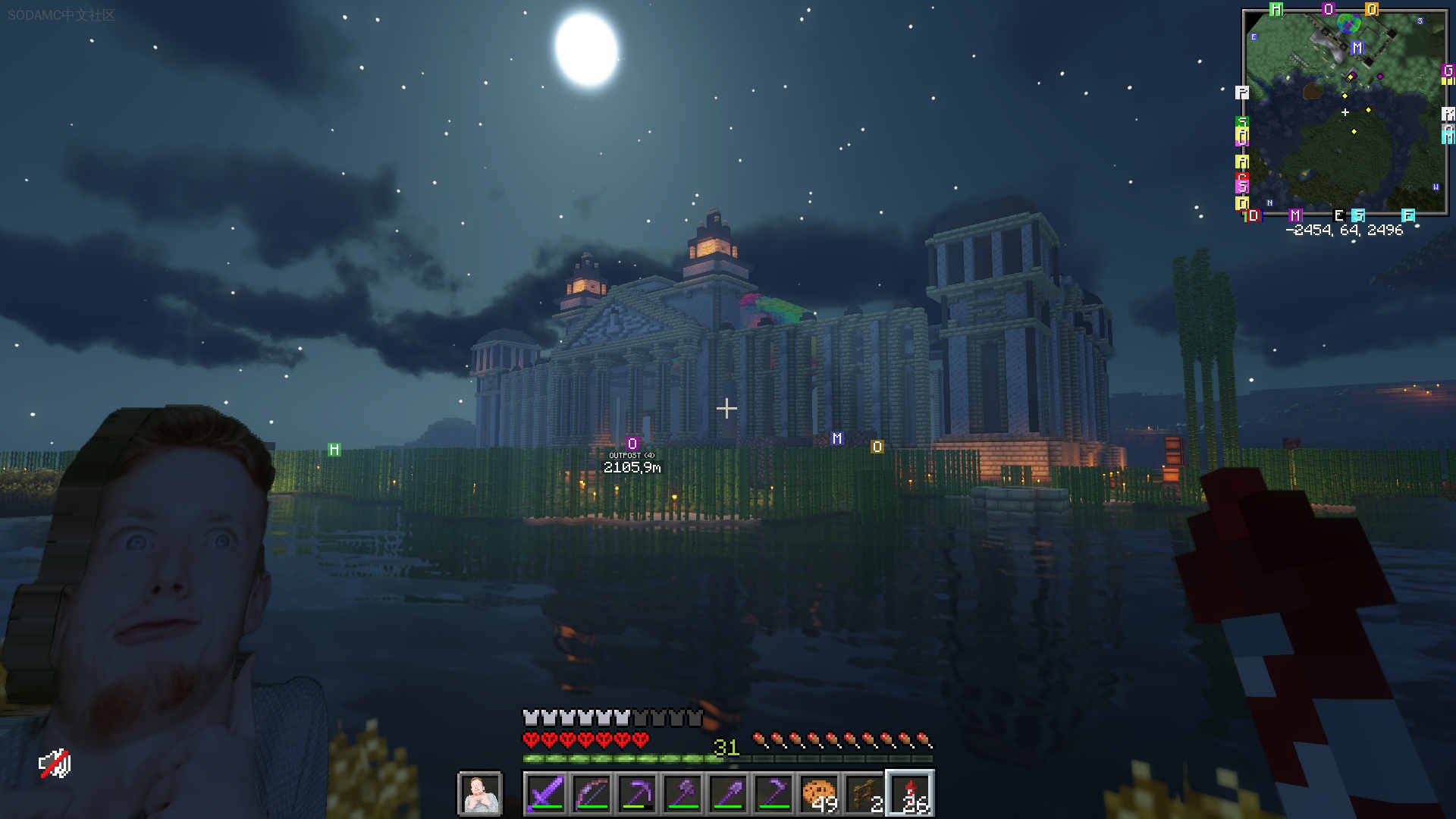The width and height of the screenshot is (1456, 819).
Task: Select the blue M waypoint inside minimap
Action: tap(1357, 48)
